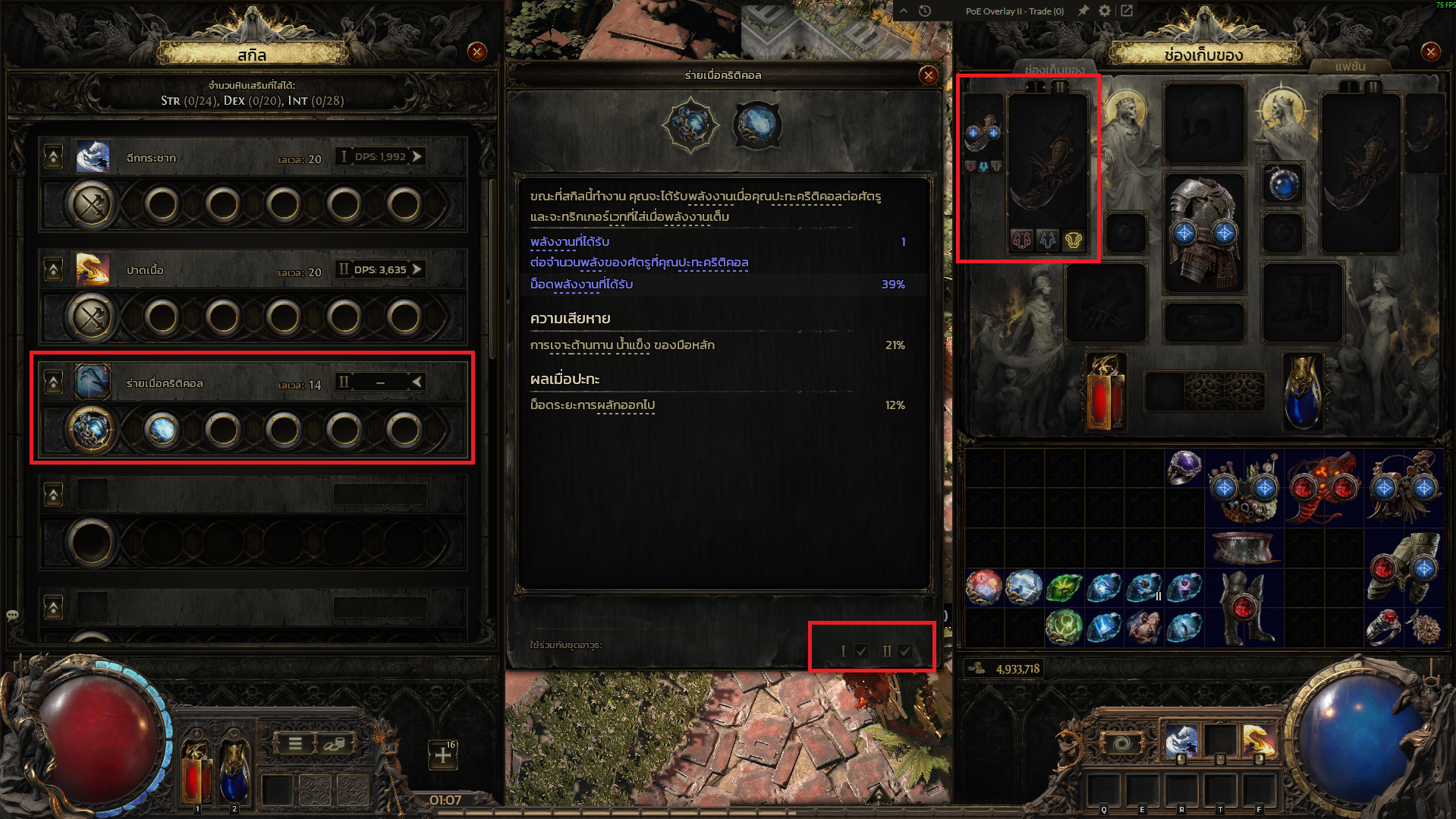Close the critical-cast skill detail window
1456x819 pixels.
[928, 75]
